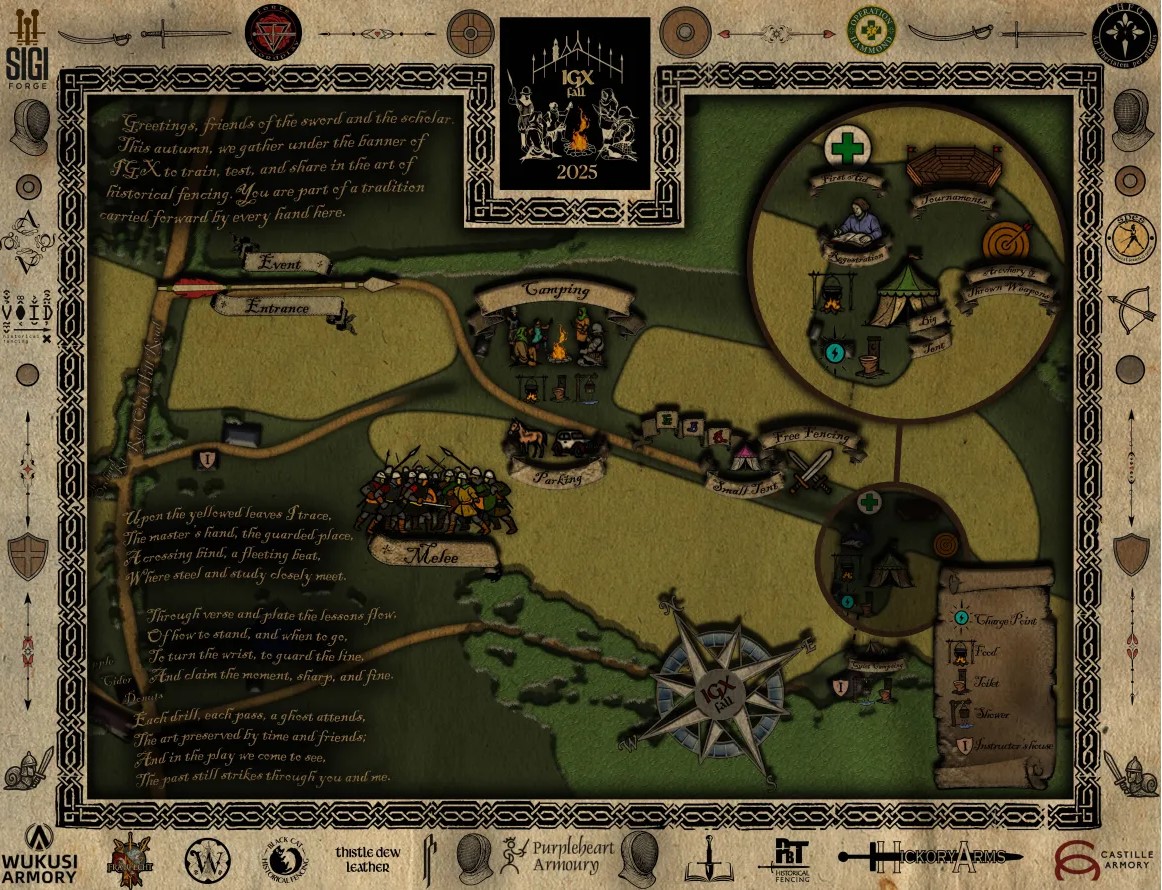This screenshot has height=890, width=1162.
Task: Select the Charge Point legend entry
Action: coord(995,619)
